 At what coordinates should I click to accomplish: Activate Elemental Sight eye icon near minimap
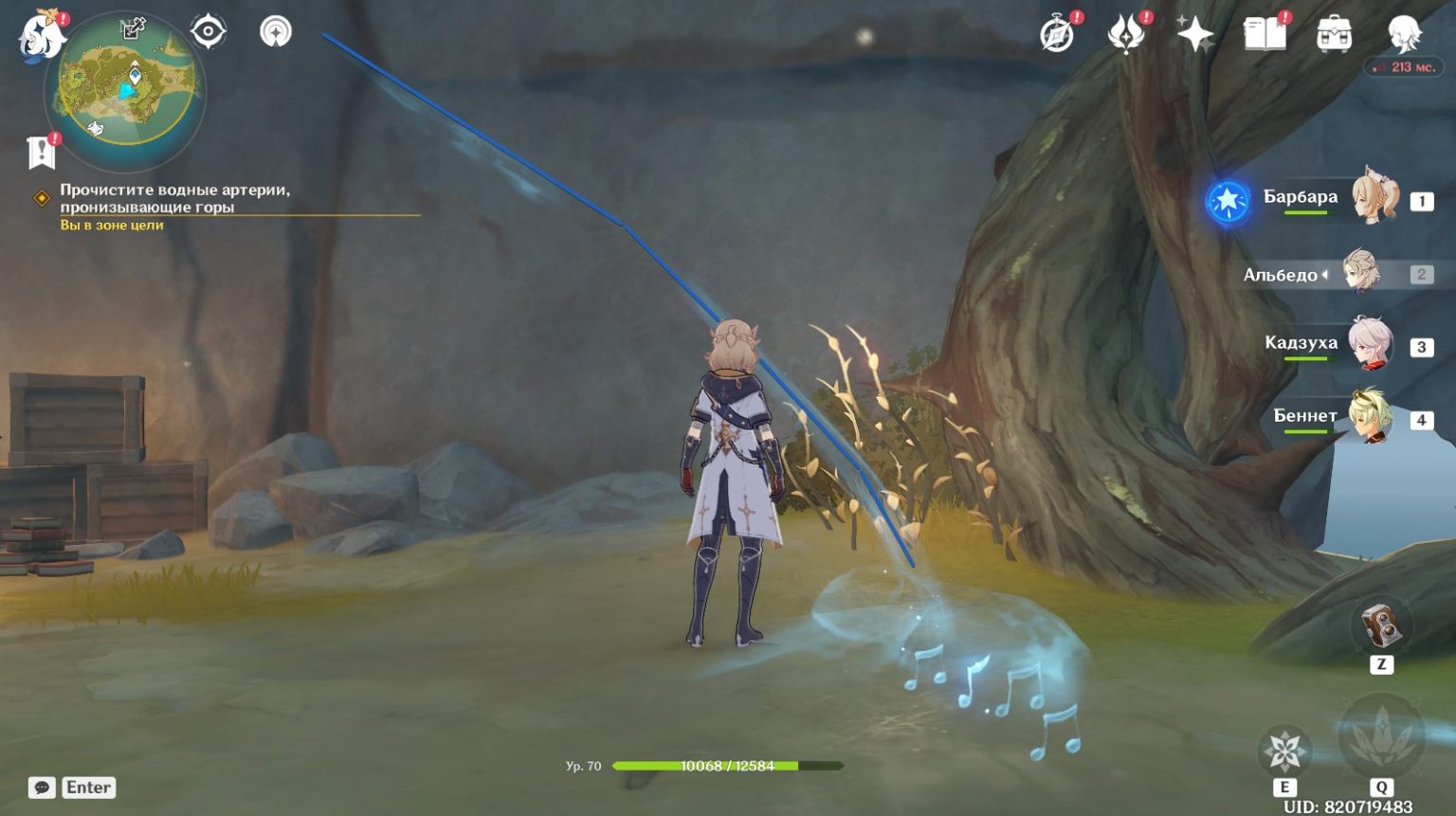coord(206,31)
